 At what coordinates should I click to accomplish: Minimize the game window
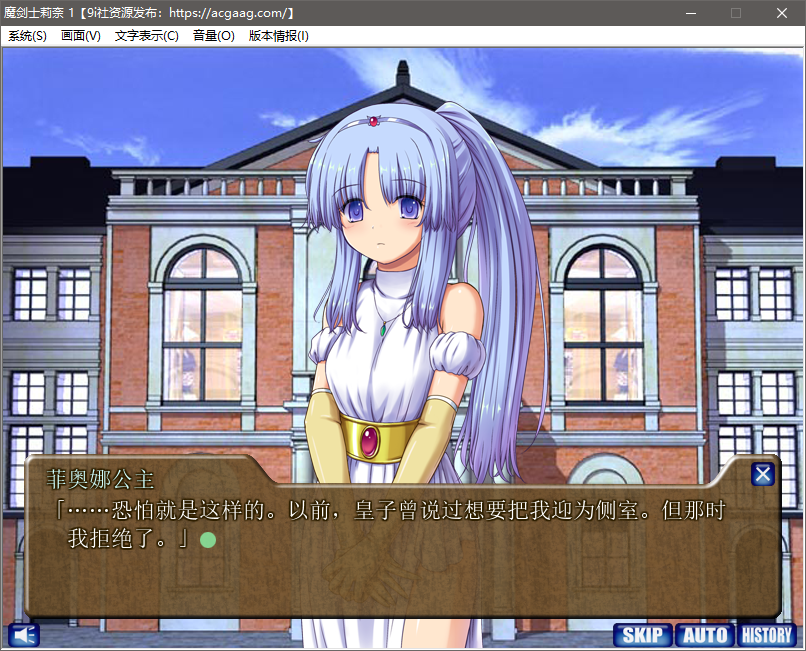click(x=690, y=13)
